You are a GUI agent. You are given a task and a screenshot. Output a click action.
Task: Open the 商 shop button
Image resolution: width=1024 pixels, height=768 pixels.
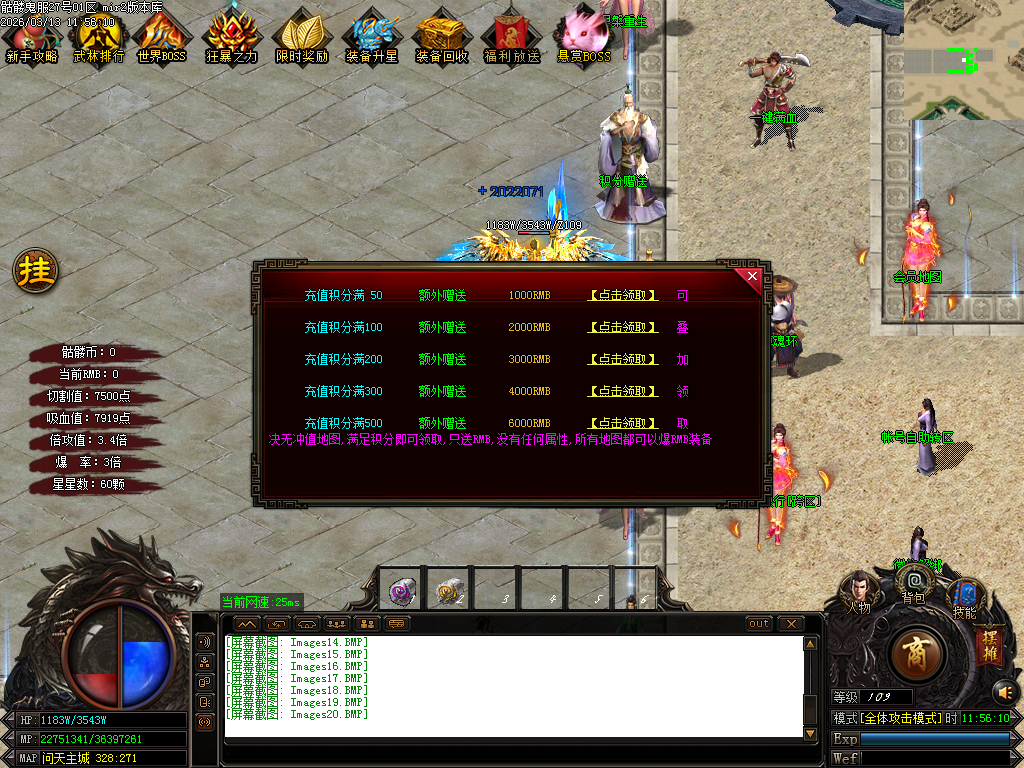click(x=914, y=655)
